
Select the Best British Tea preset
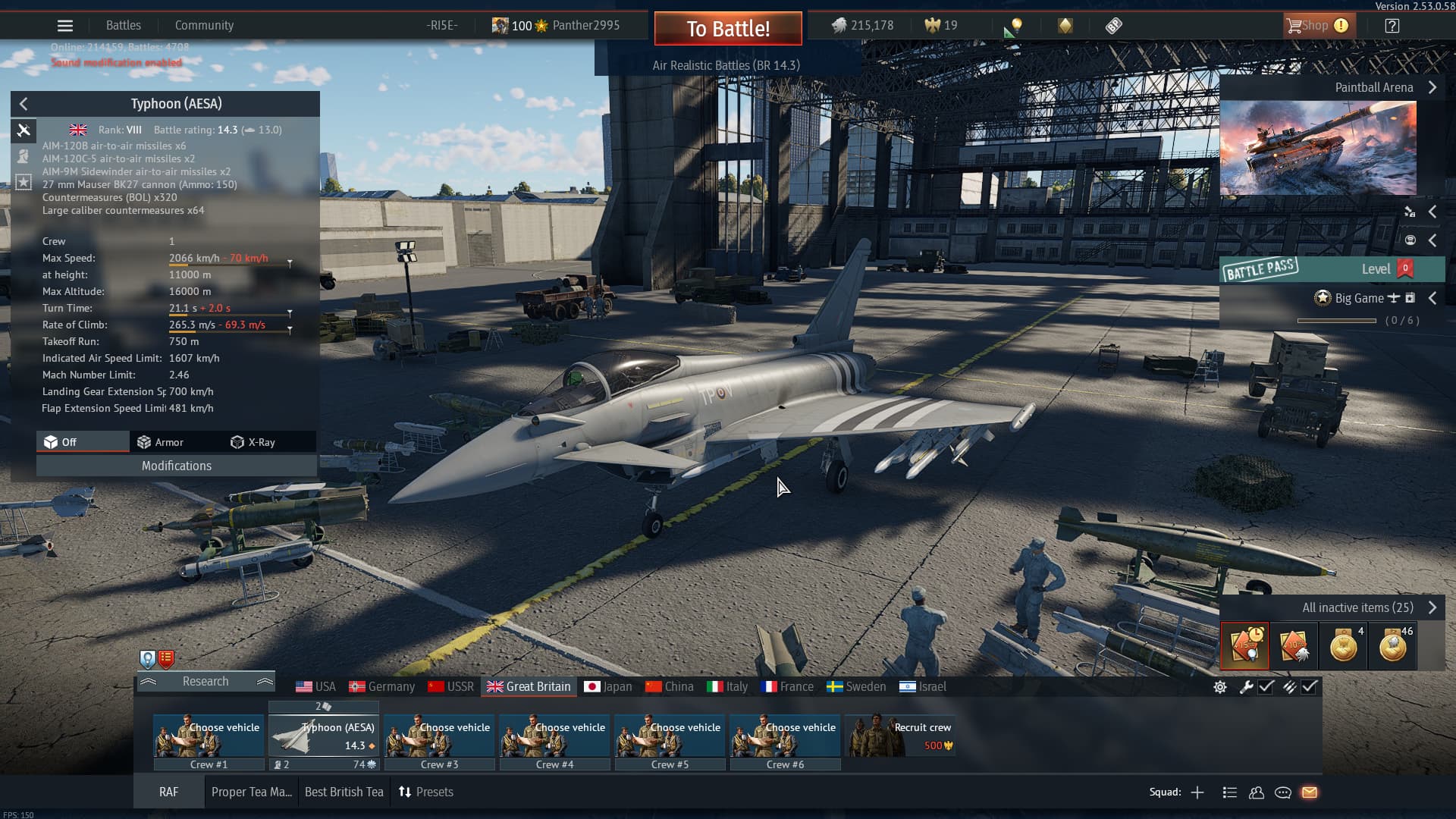point(344,792)
